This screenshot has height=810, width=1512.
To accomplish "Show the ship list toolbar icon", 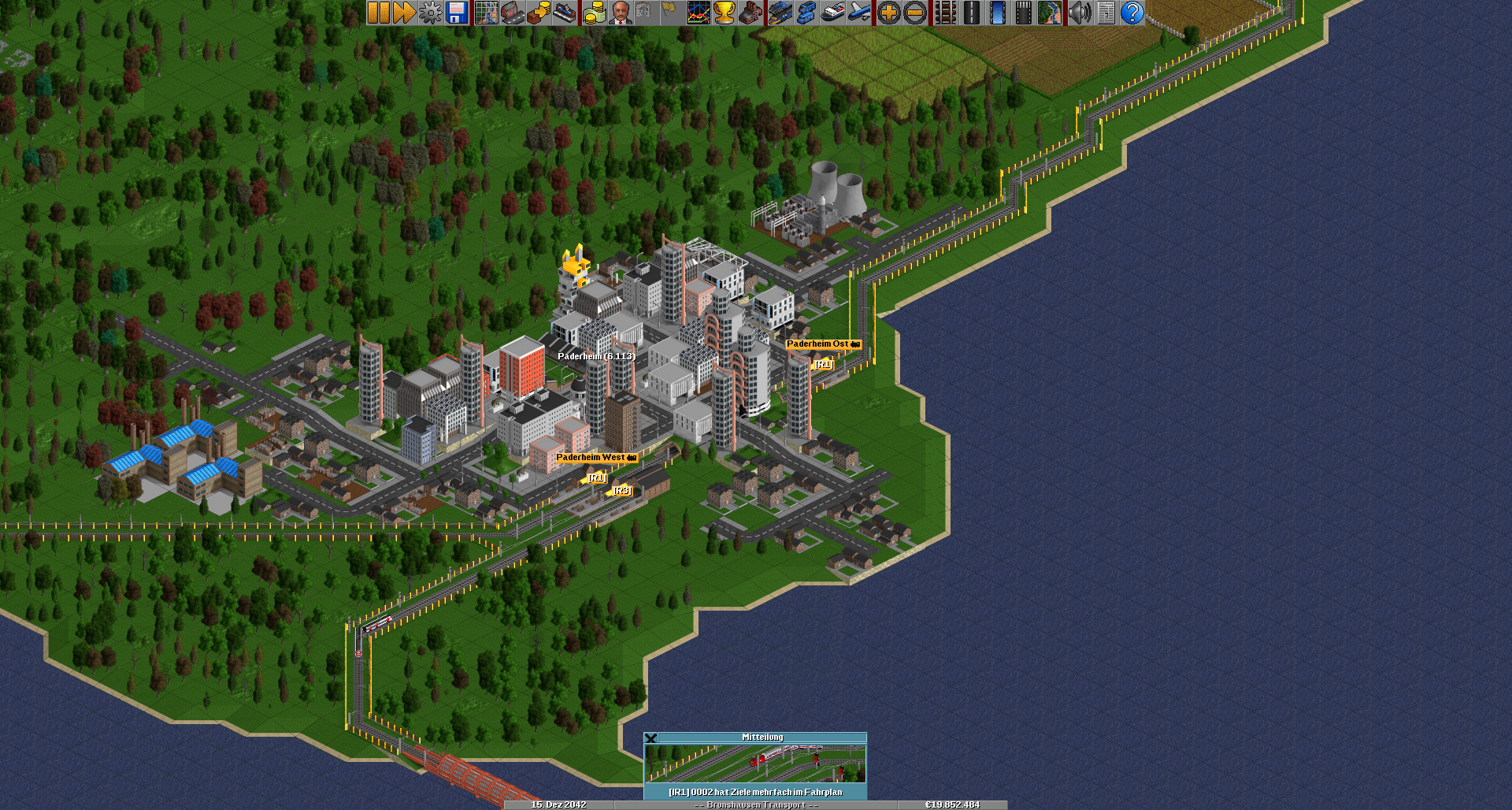I will click(x=832, y=13).
